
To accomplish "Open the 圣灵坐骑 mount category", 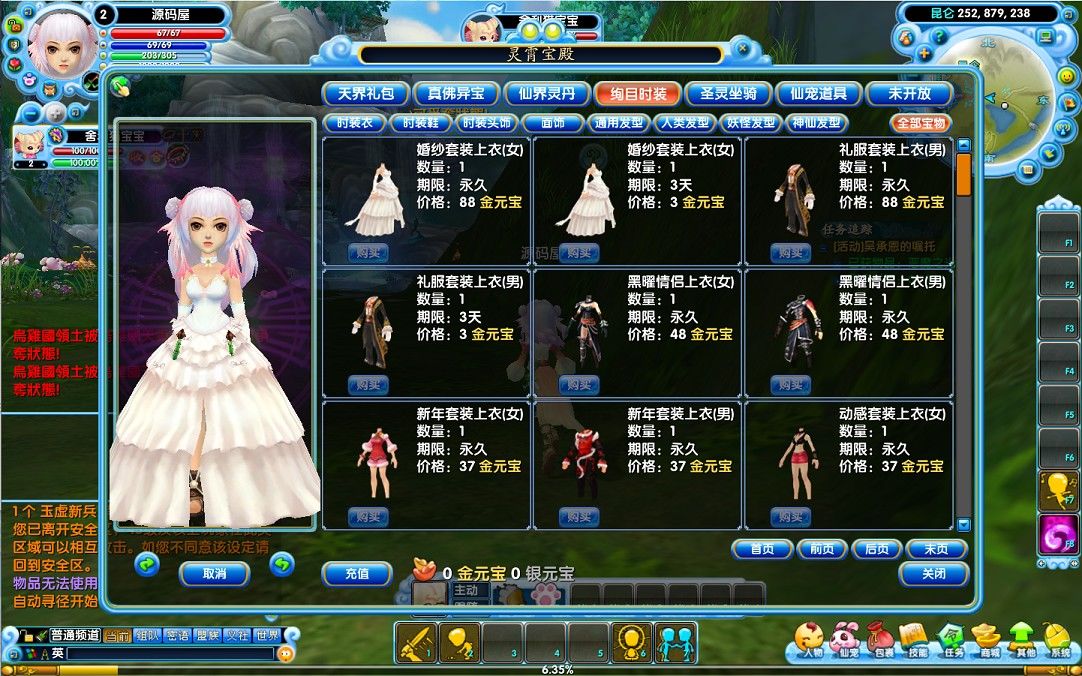I will click(x=727, y=94).
